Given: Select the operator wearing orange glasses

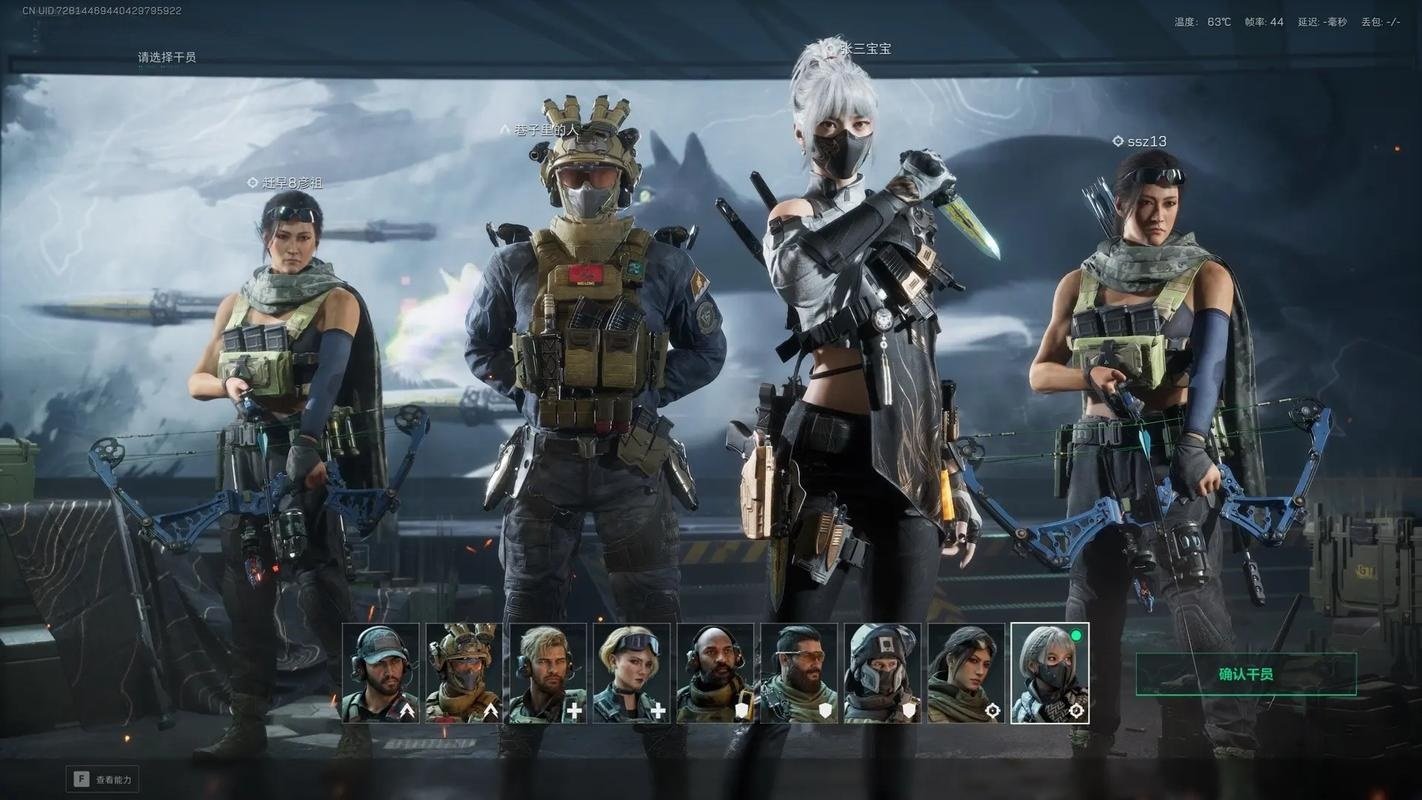Looking at the screenshot, I should click(x=799, y=673).
